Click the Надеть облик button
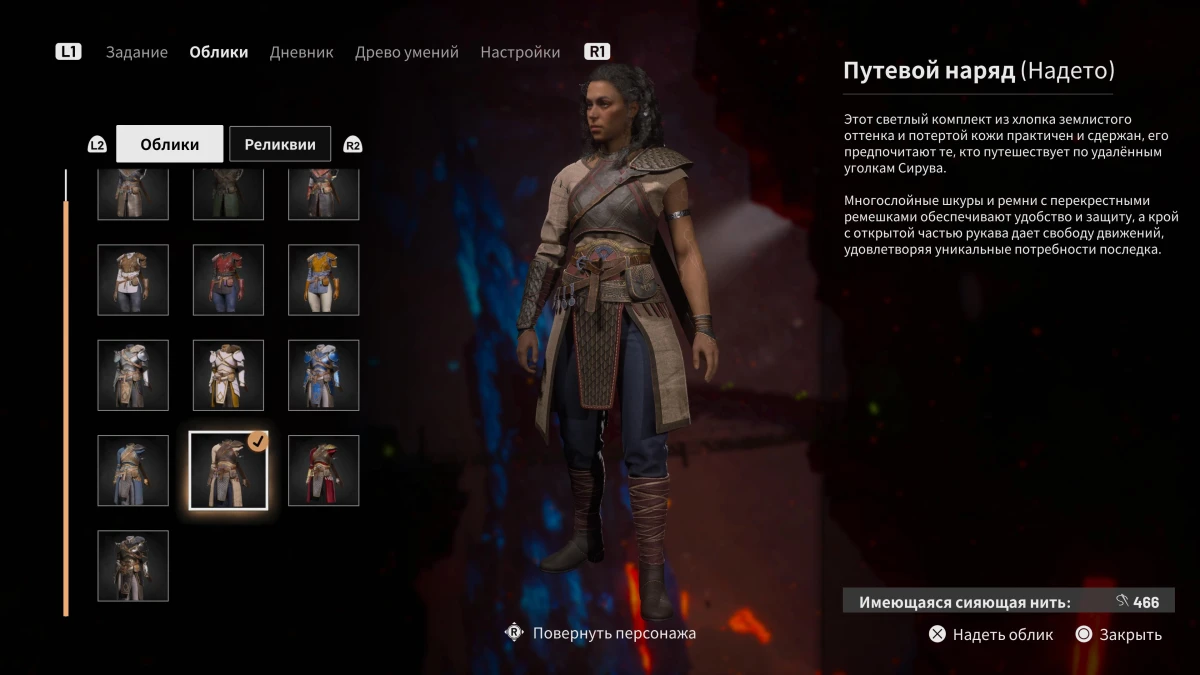 coord(991,634)
